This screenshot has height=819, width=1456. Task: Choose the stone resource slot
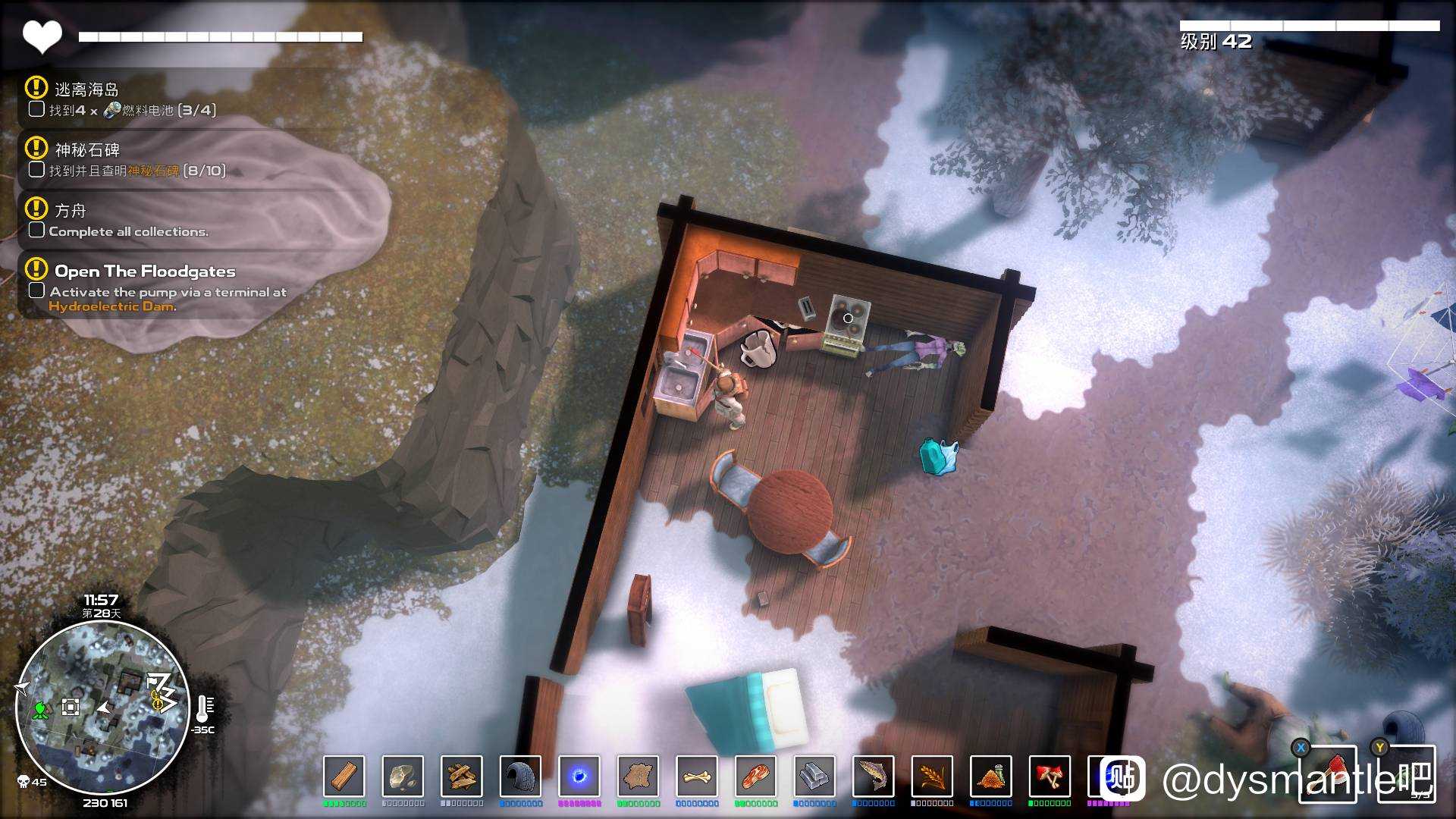403,777
